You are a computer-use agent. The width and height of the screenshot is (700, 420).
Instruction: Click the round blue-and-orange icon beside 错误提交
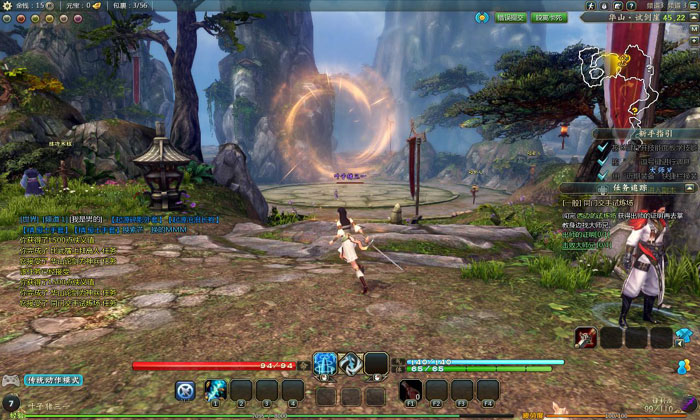point(480,17)
